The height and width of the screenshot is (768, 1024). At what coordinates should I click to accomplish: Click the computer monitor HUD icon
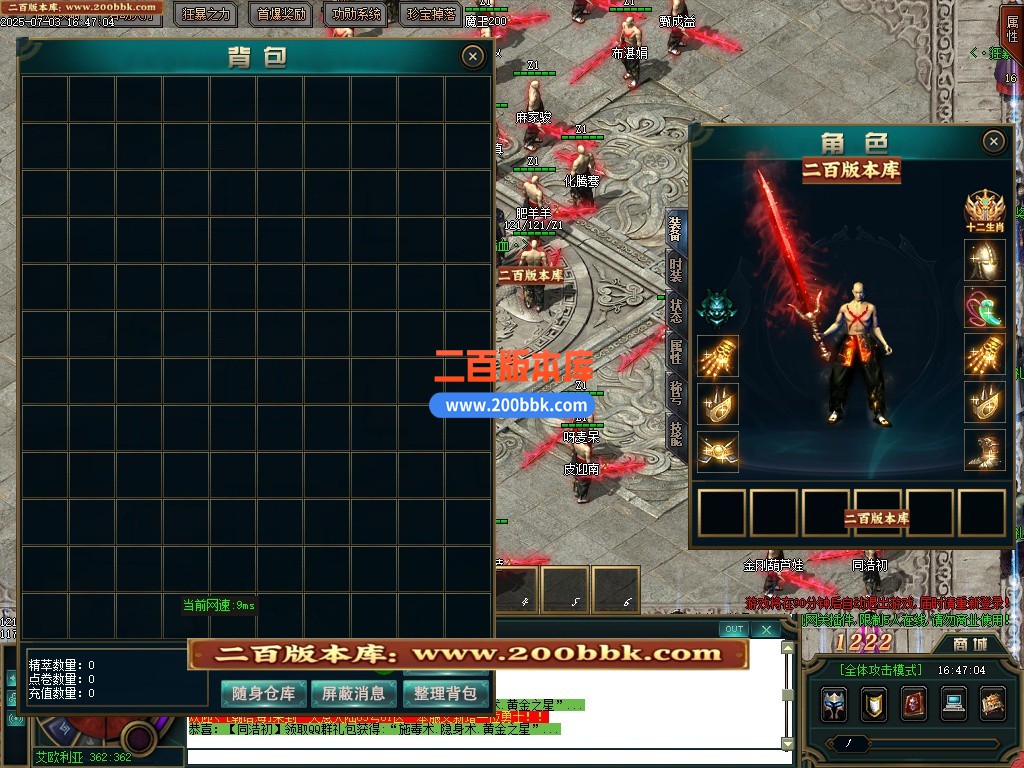pos(953,704)
